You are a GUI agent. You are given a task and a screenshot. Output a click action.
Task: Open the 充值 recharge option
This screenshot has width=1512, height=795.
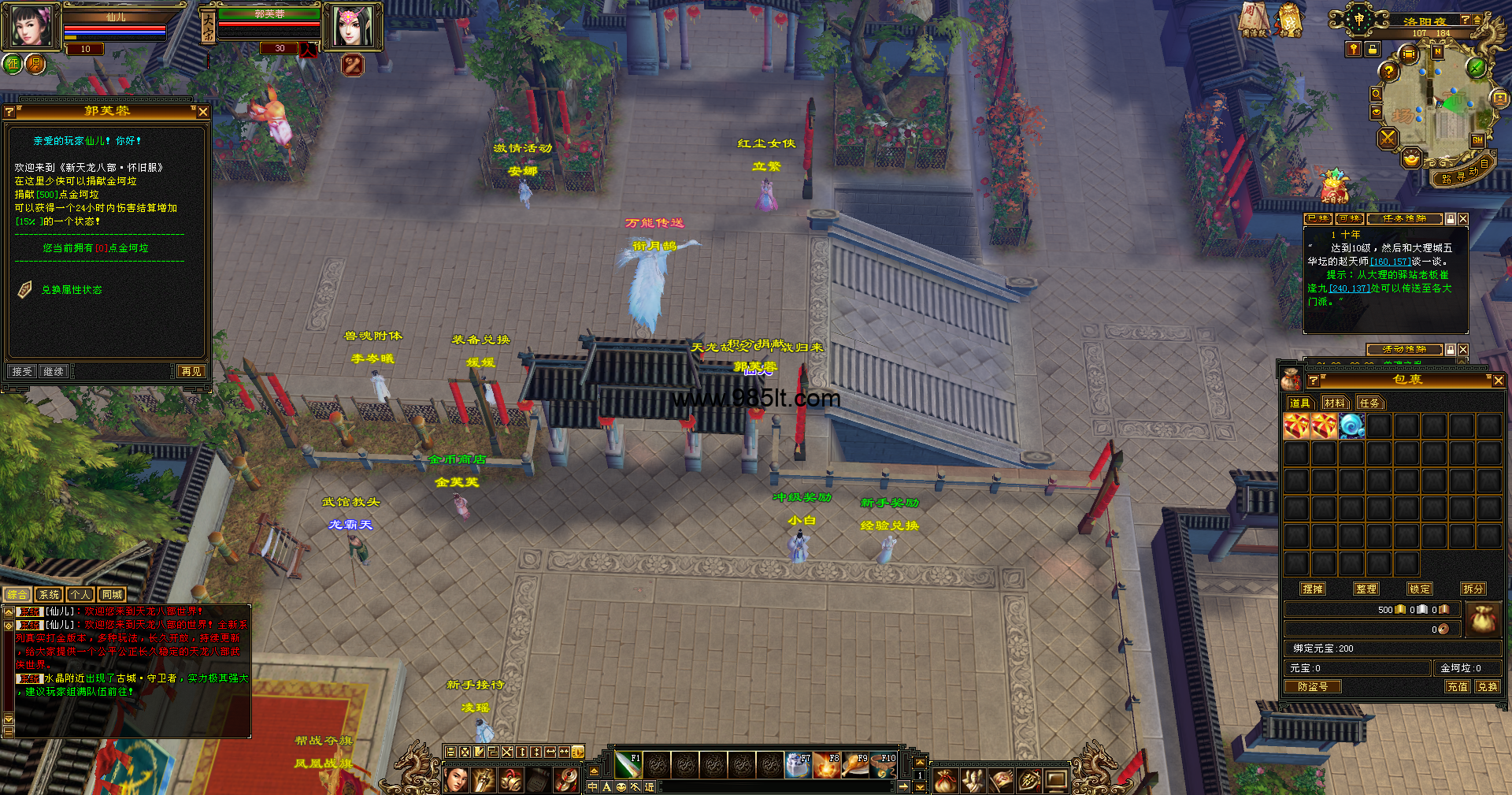pos(1457,687)
